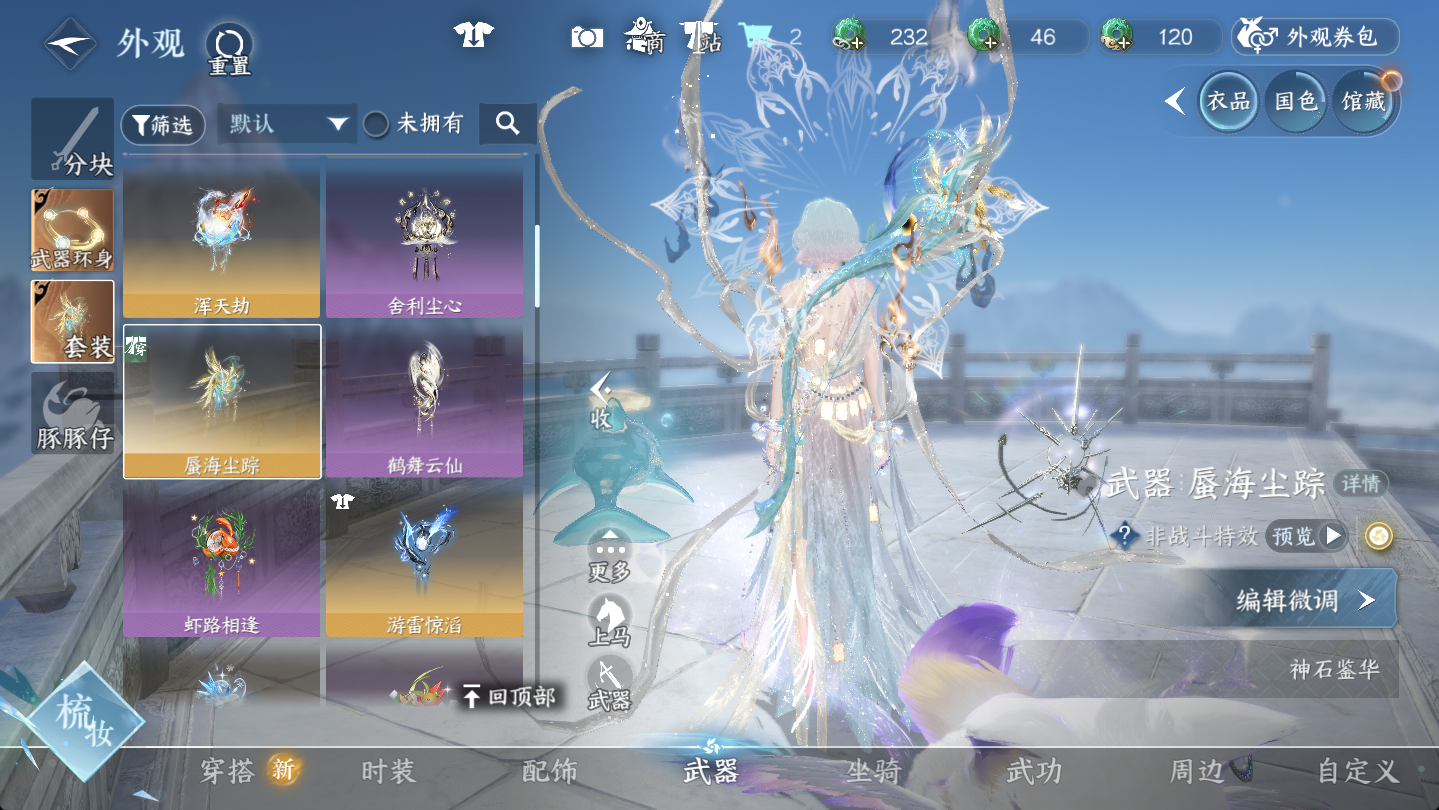Toggle the 未拥有 checkbox
Viewport: 1439px width, 810px height.
click(376, 124)
